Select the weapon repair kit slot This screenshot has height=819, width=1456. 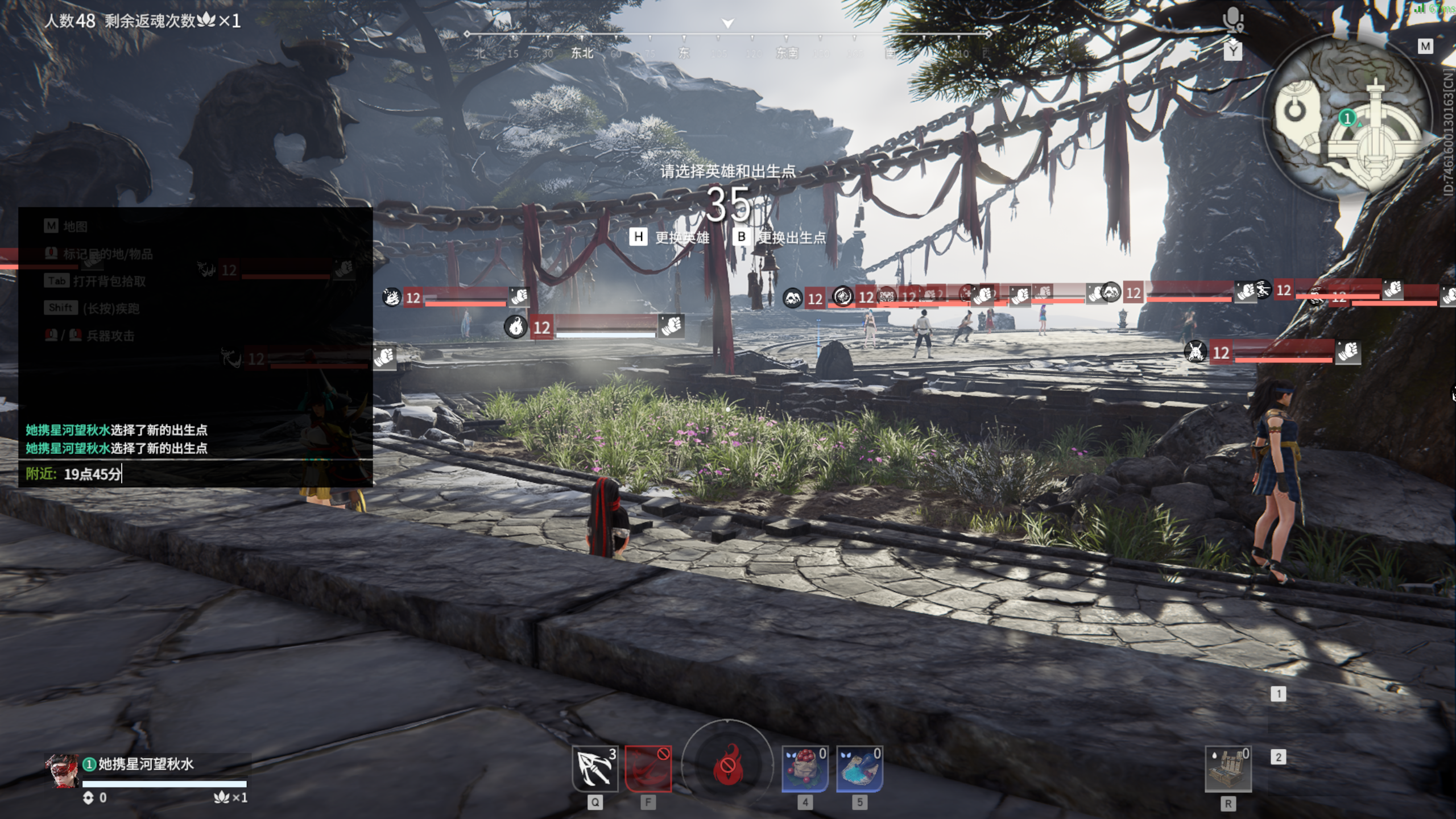1228,769
